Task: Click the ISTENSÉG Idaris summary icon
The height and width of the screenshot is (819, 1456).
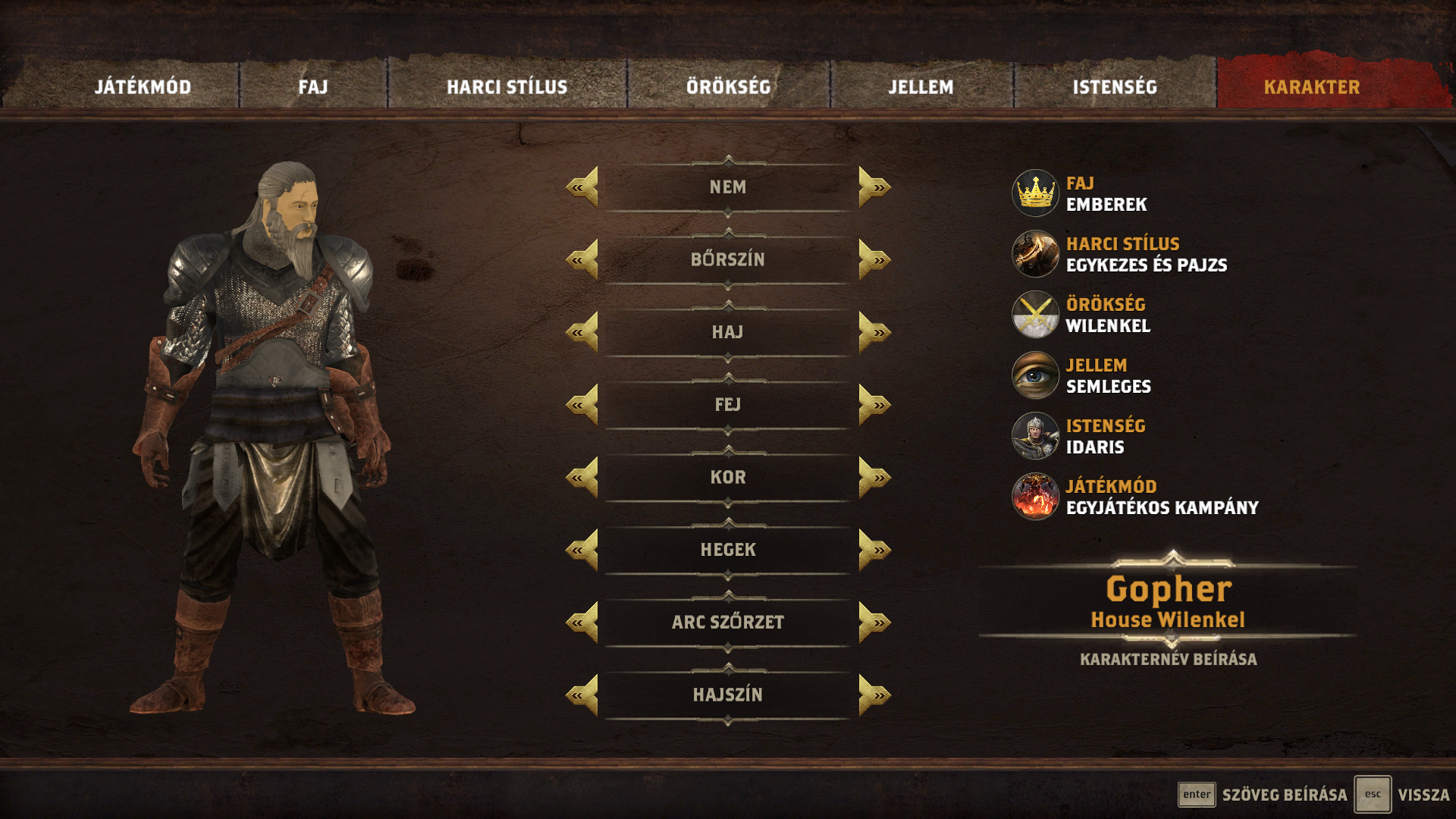Action: tap(1035, 436)
